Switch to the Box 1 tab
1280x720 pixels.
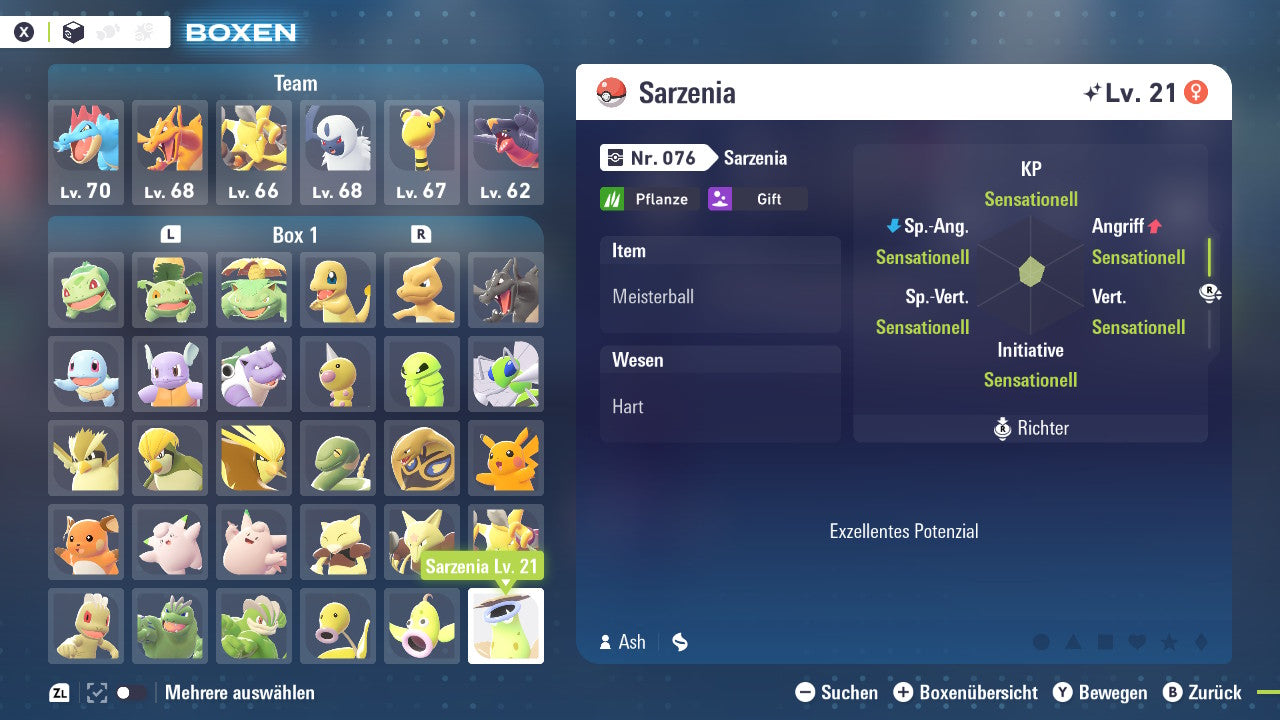click(297, 234)
